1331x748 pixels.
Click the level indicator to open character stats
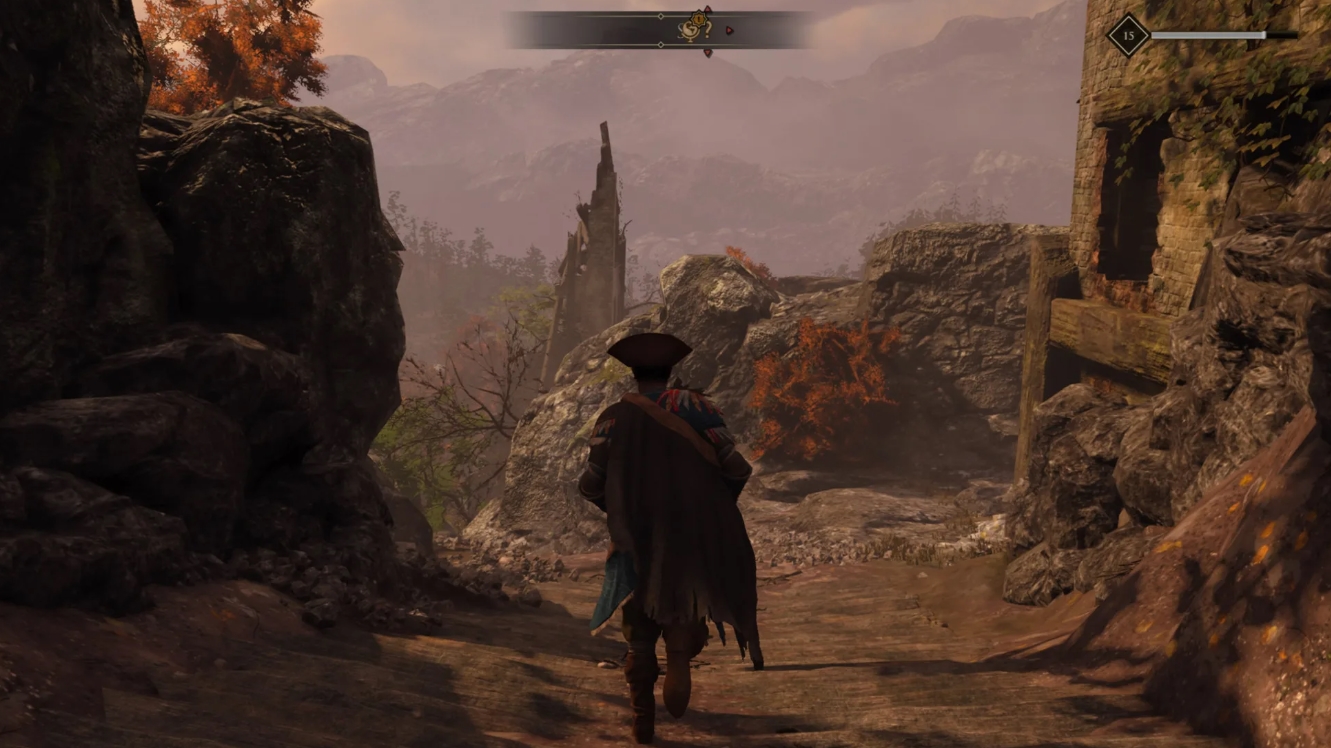pos(1128,34)
